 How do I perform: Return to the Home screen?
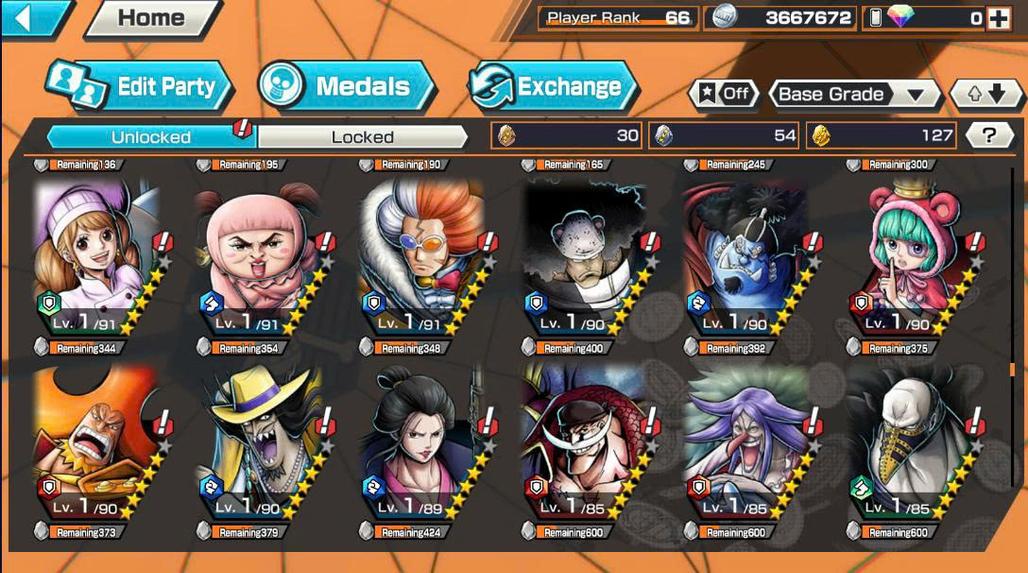click(x=152, y=18)
